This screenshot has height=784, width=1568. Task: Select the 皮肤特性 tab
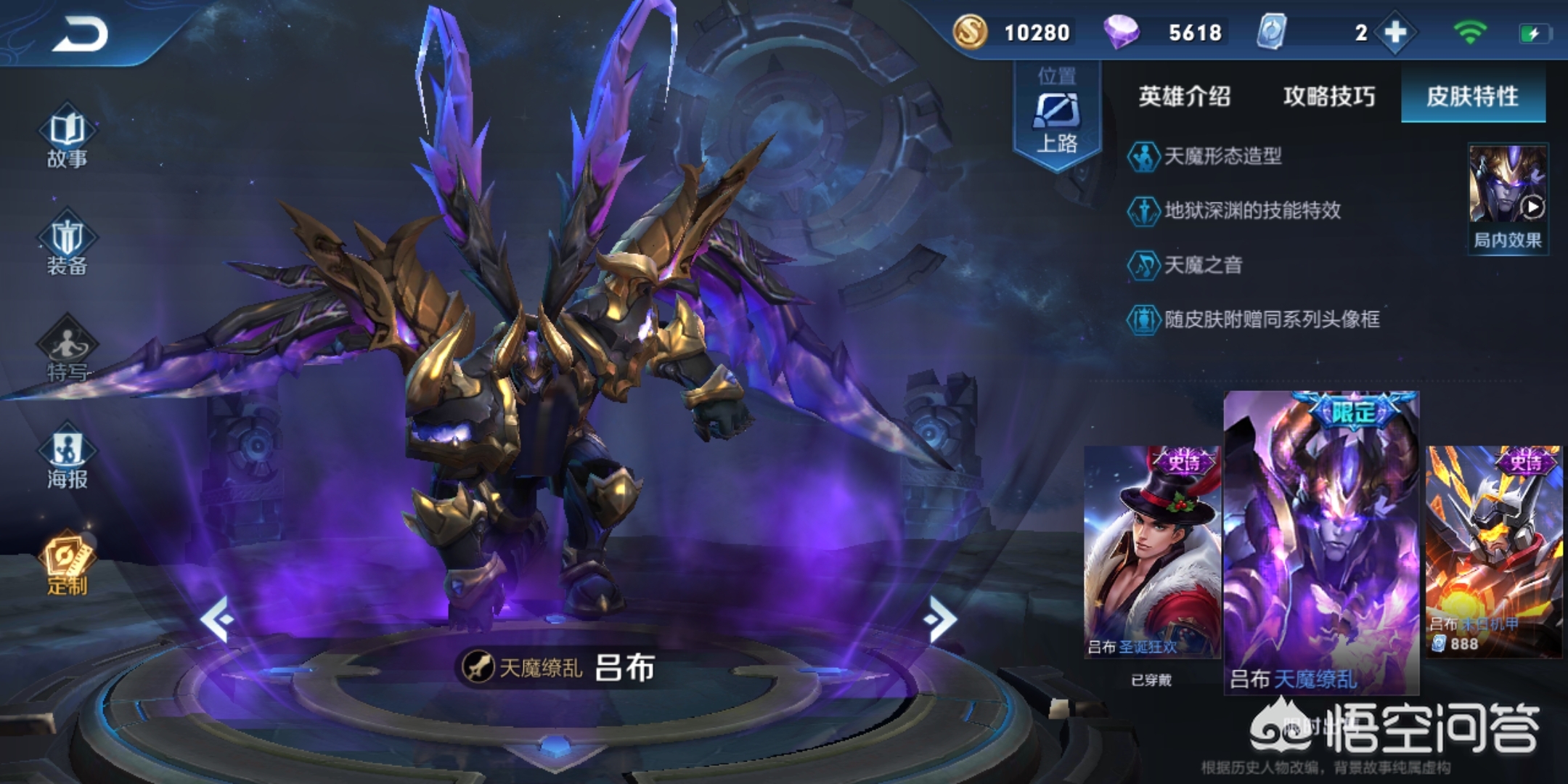coord(1472,96)
